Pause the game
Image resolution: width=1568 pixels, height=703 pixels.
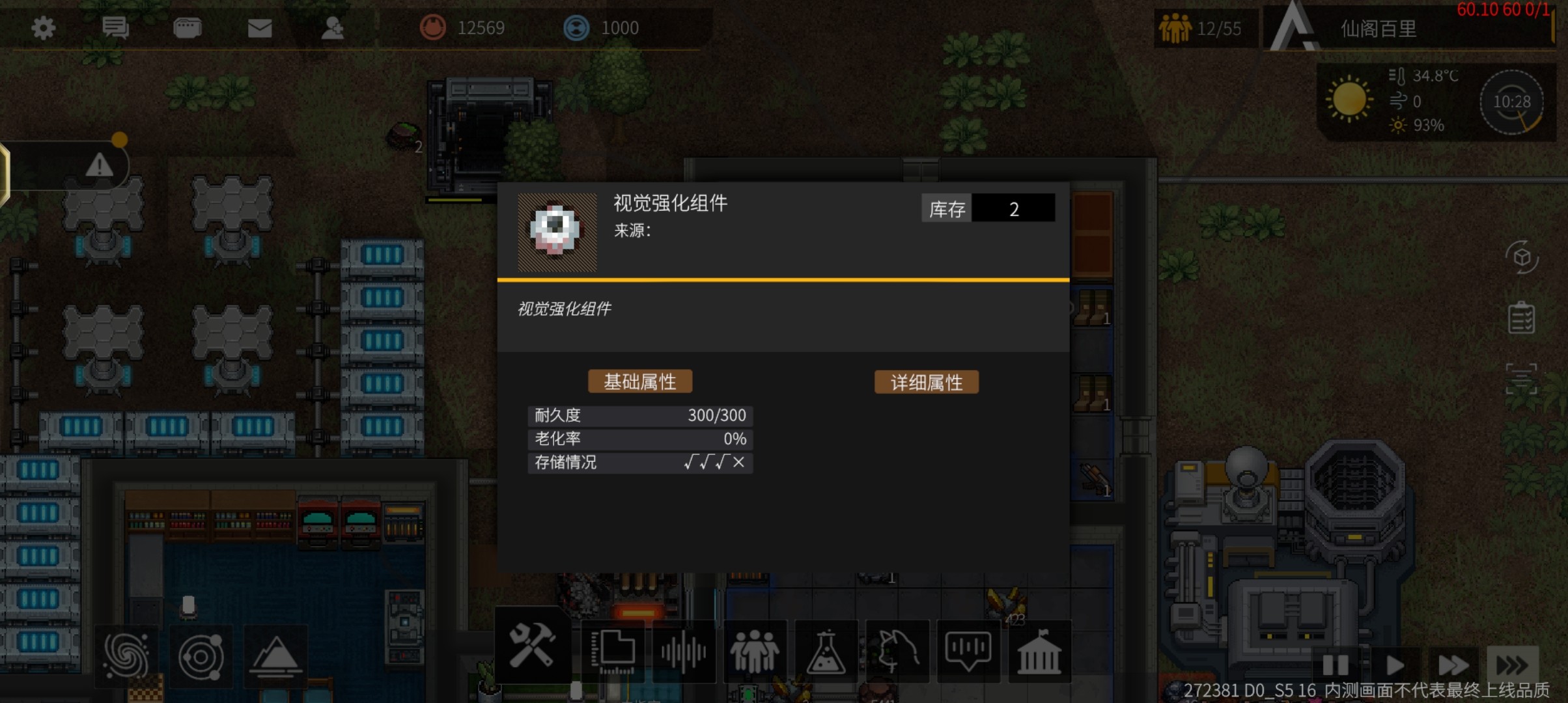coord(1335,665)
